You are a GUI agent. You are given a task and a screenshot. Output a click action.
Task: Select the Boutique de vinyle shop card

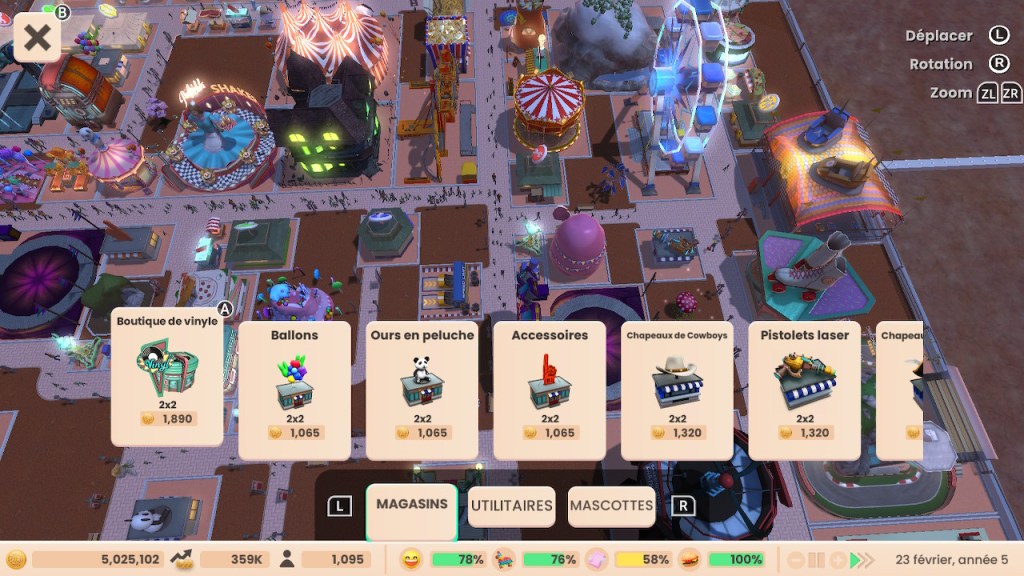[167, 376]
